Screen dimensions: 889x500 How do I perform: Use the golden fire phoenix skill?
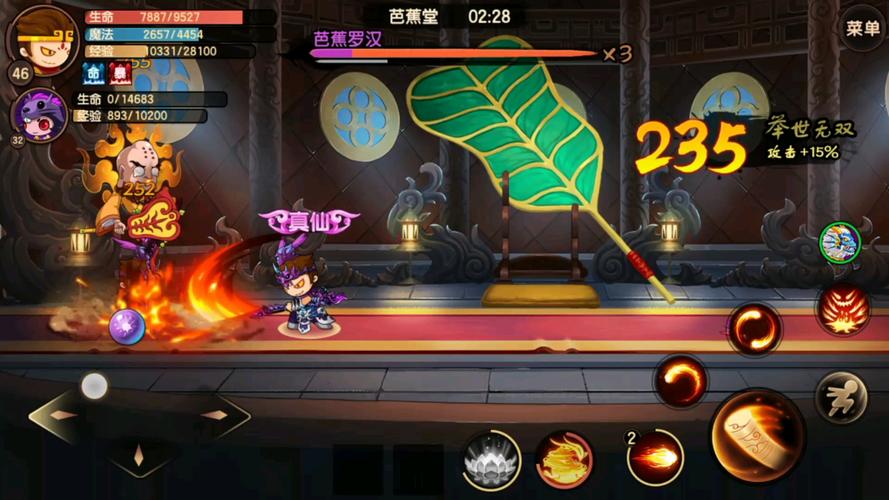pos(564,459)
